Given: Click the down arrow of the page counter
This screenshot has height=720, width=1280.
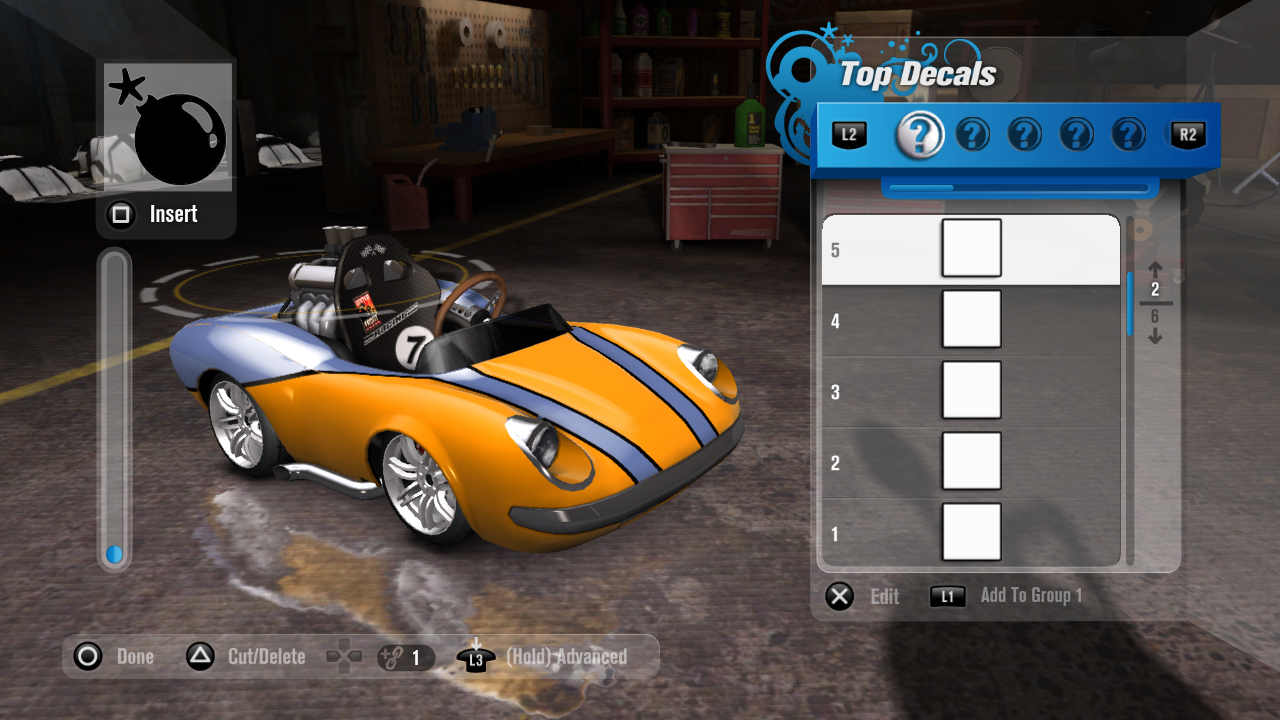Looking at the screenshot, I should point(1155,337).
